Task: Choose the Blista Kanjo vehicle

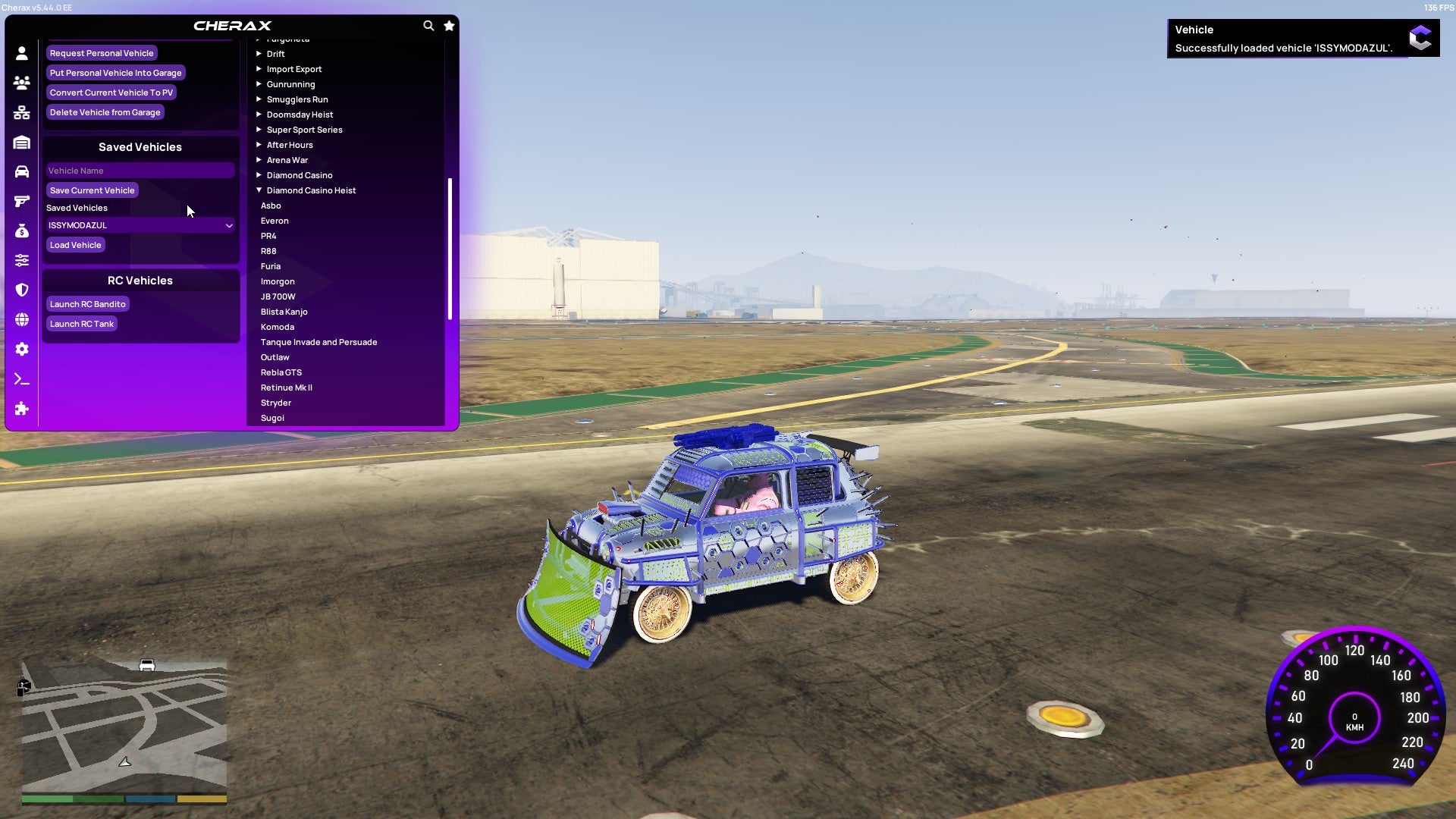Action: (x=284, y=312)
